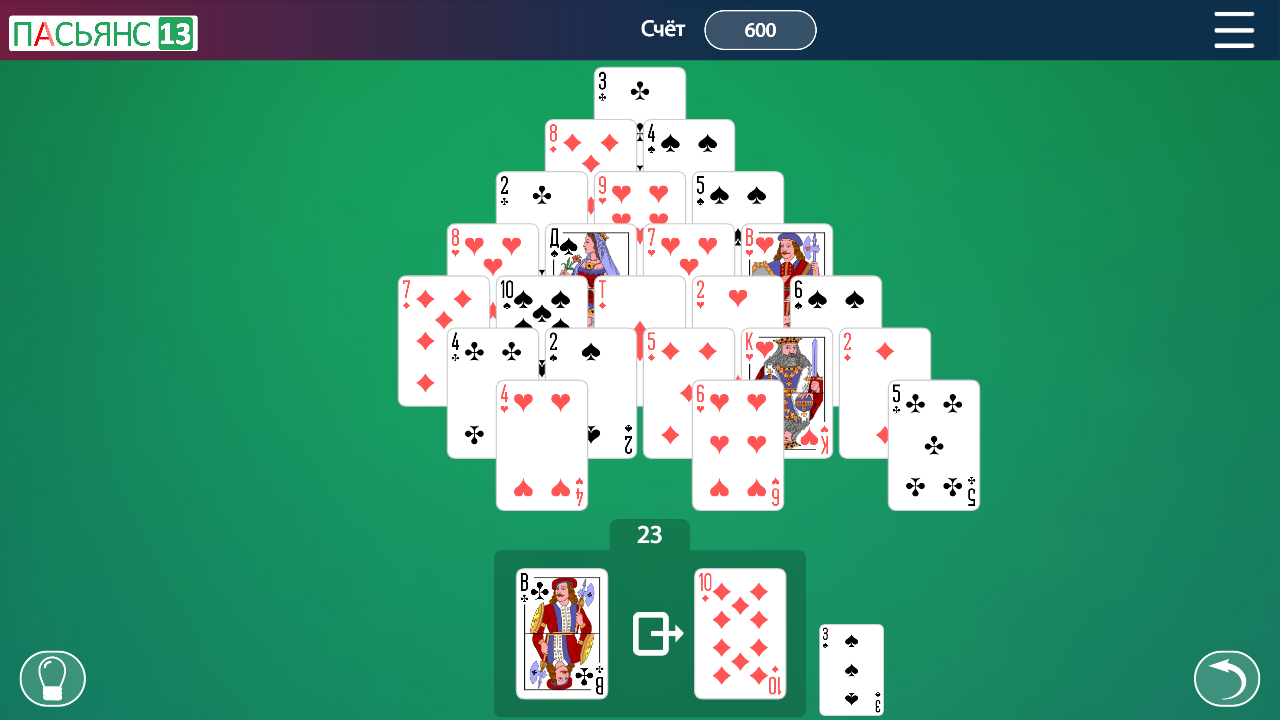Click the hint lightbulb icon

[x=53, y=677]
